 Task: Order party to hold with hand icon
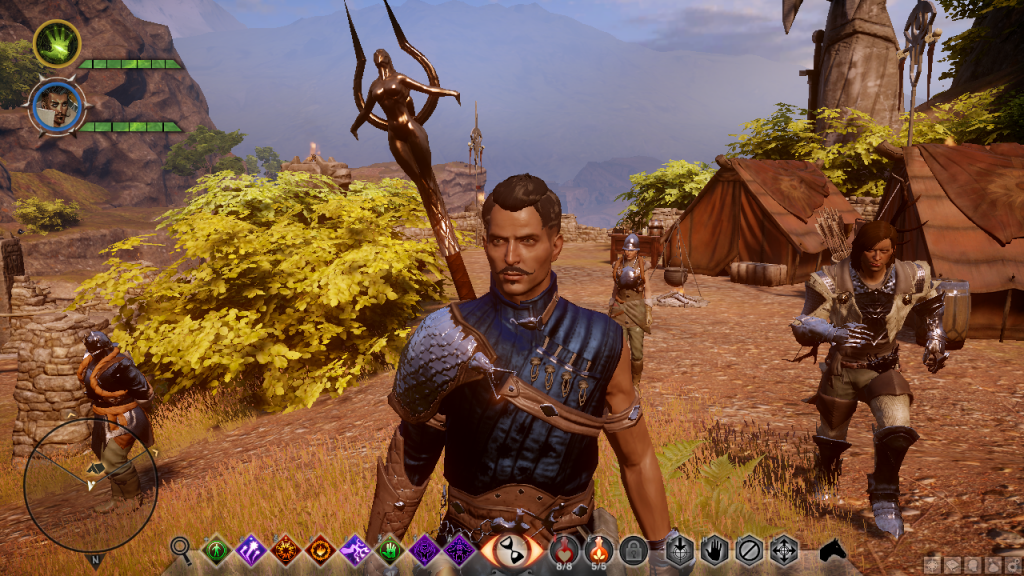click(714, 549)
